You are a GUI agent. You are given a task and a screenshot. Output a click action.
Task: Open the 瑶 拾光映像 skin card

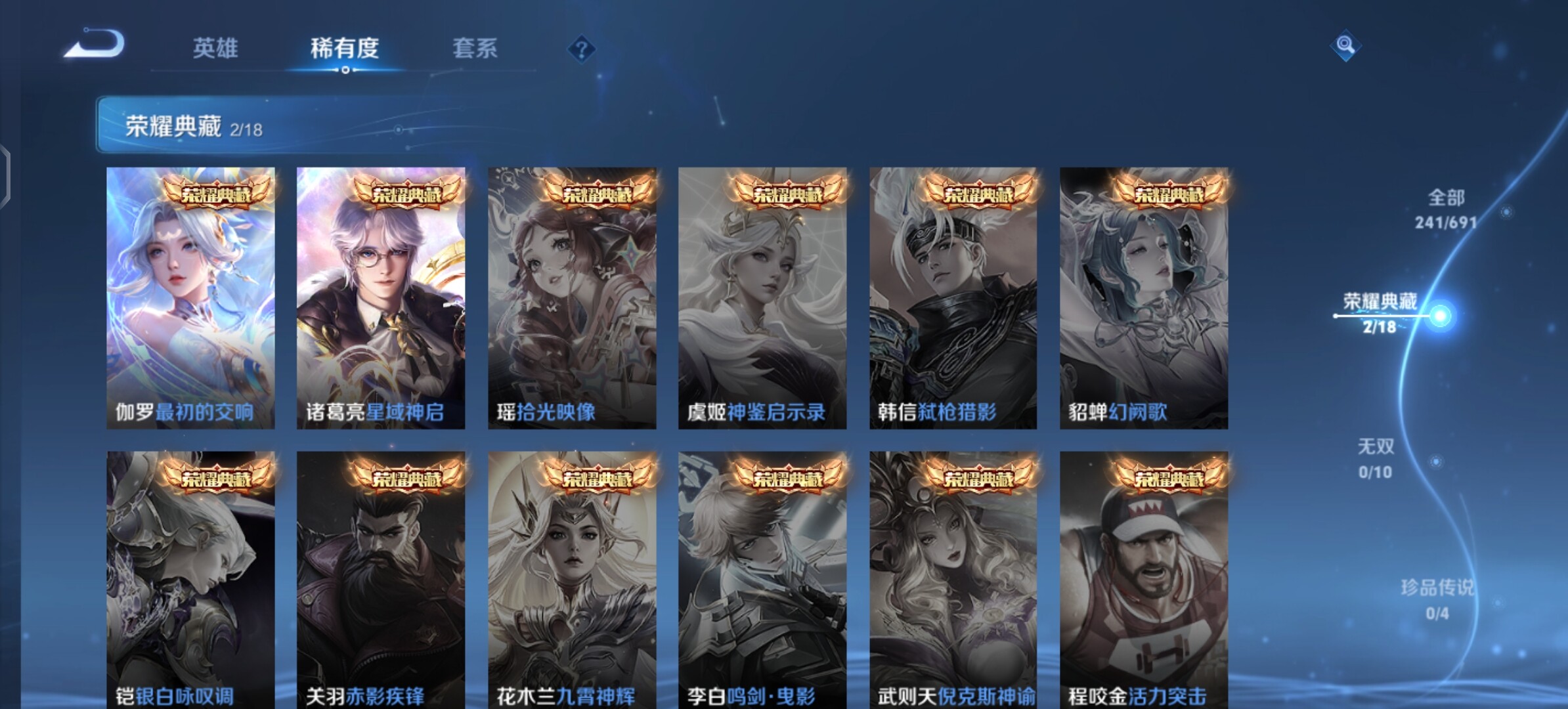pyautogui.click(x=572, y=299)
